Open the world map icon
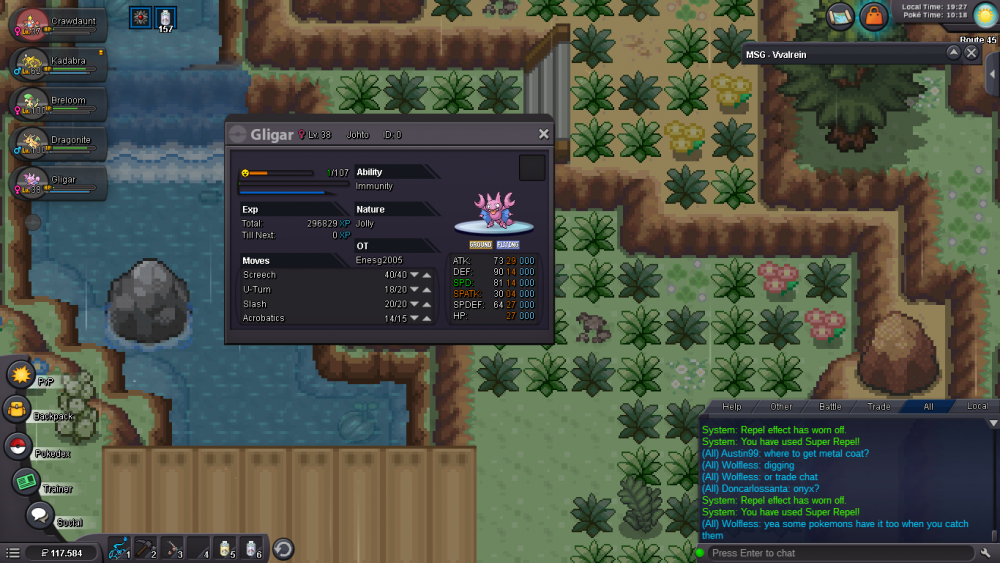This screenshot has height=563, width=1000. click(840, 16)
